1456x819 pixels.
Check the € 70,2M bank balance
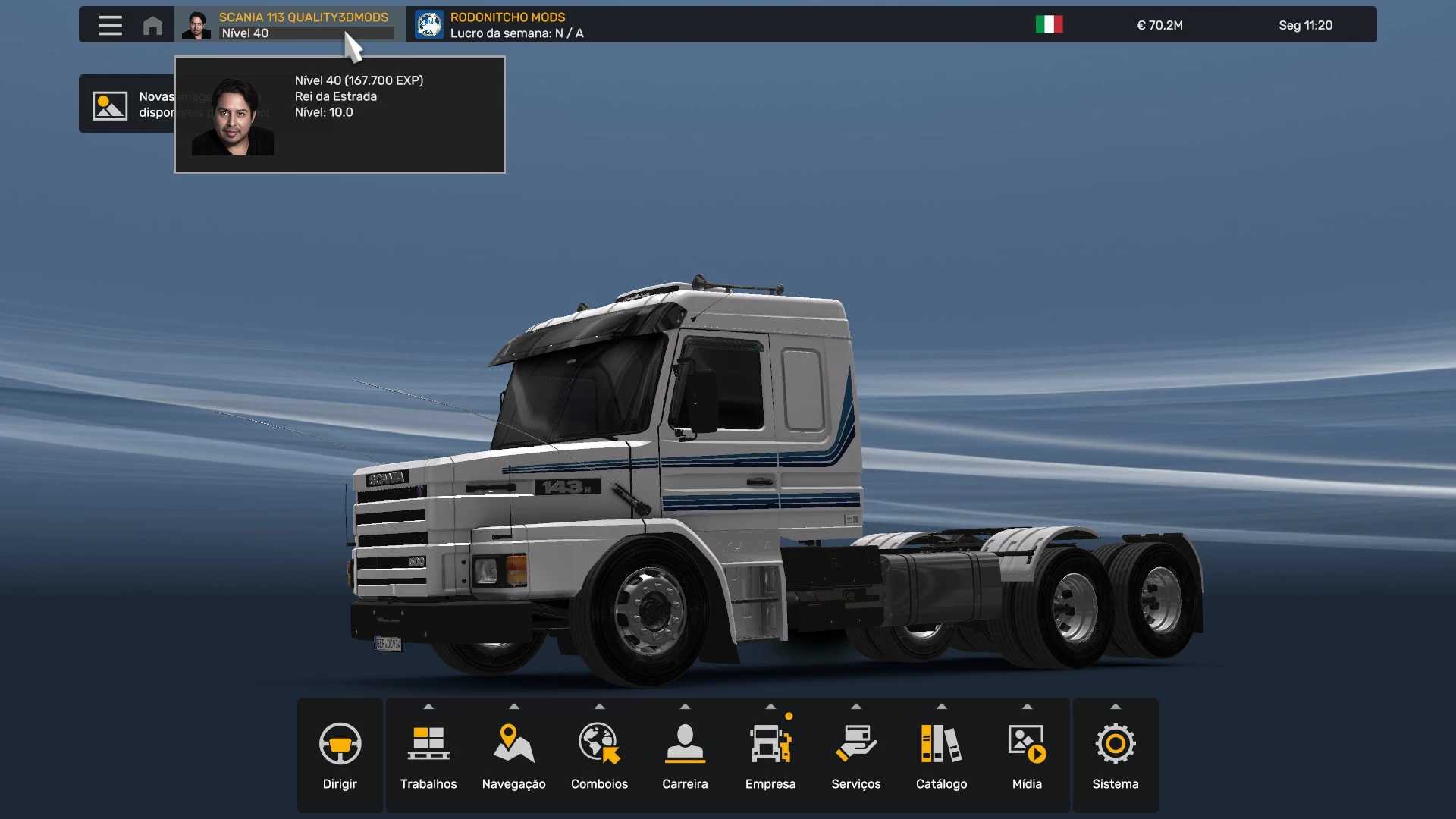point(1159,25)
